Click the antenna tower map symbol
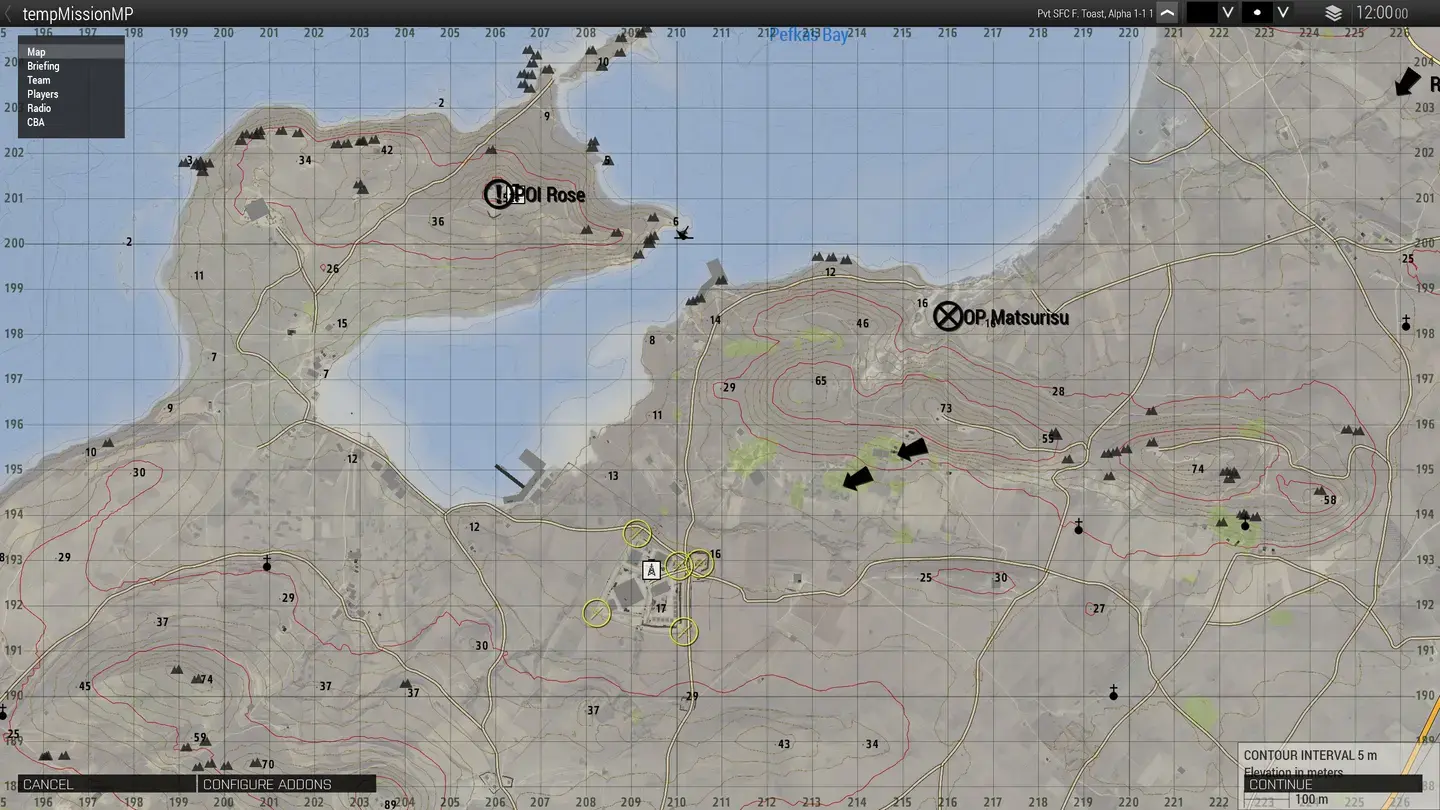 click(651, 570)
